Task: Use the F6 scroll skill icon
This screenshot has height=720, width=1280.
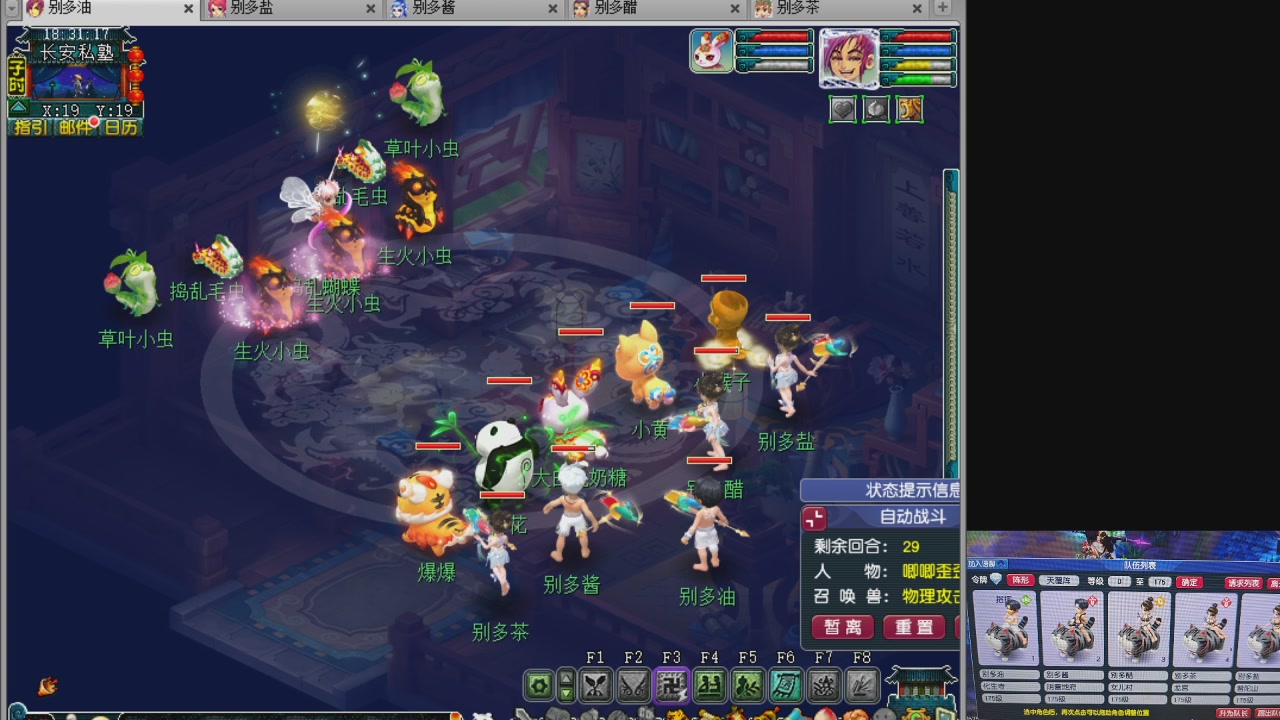Action: point(786,684)
